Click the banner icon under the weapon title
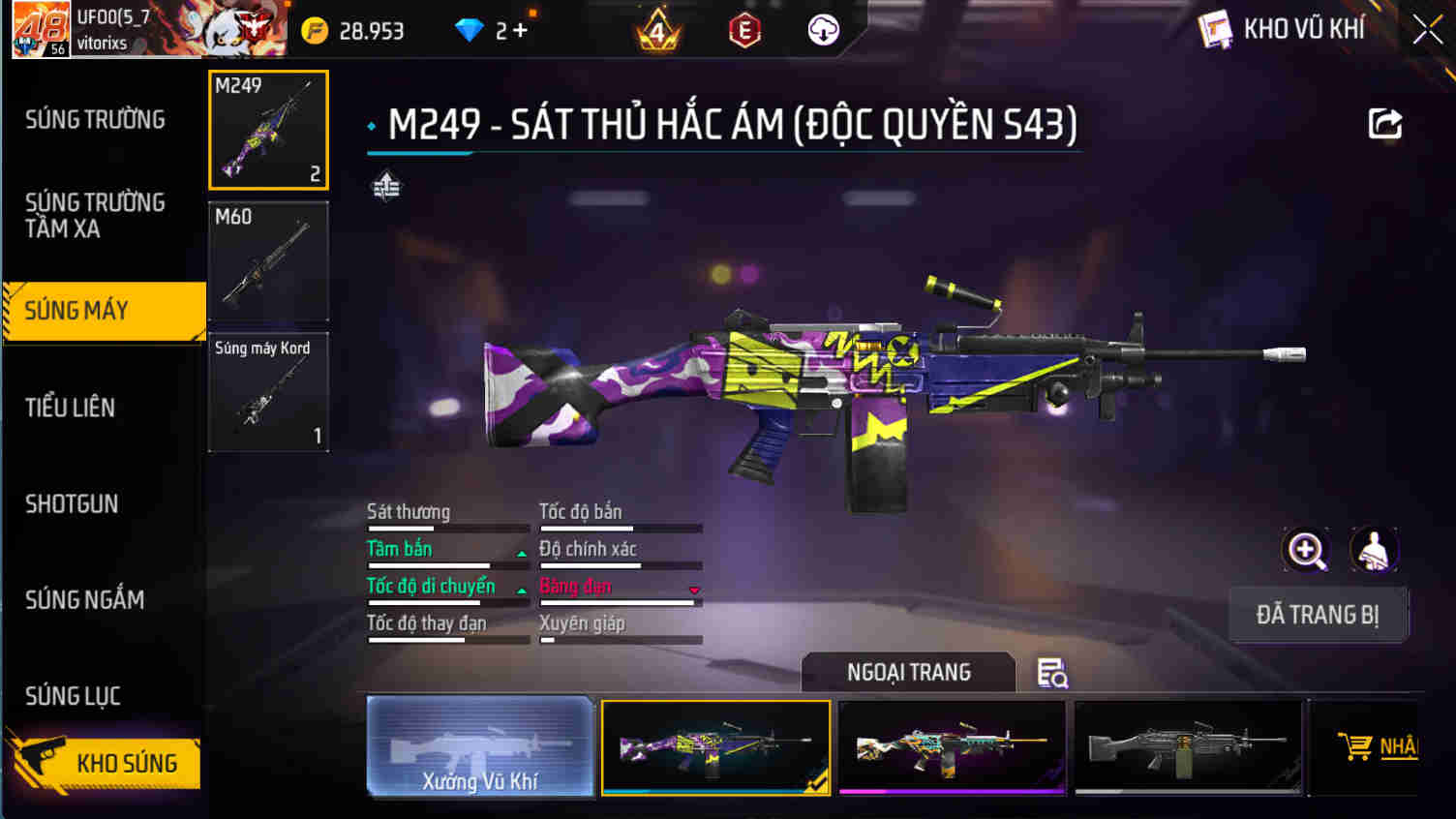 [x=385, y=184]
